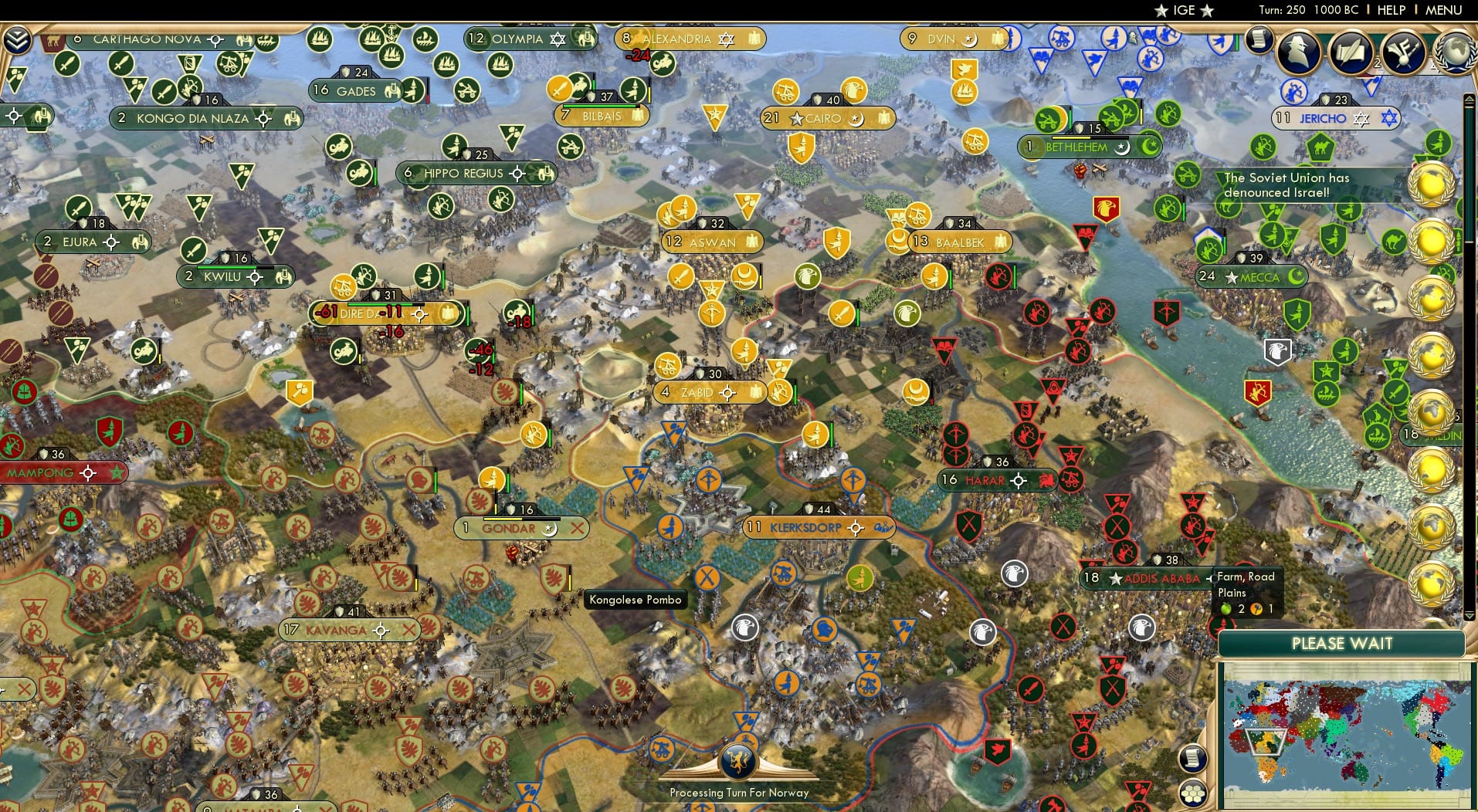Click the red eagle notification icon

[1107, 208]
